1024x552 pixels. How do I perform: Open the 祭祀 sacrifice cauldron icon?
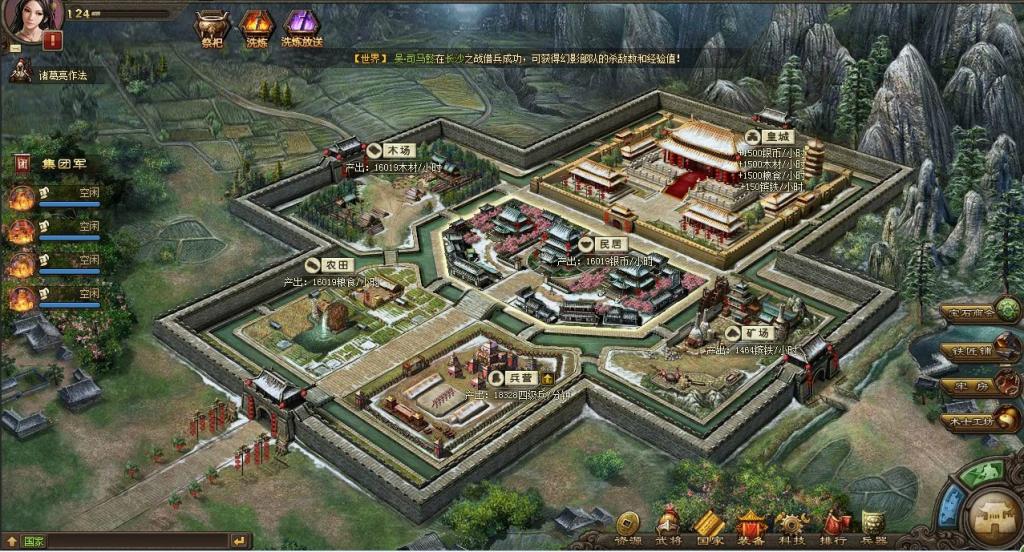click(x=212, y=25)
